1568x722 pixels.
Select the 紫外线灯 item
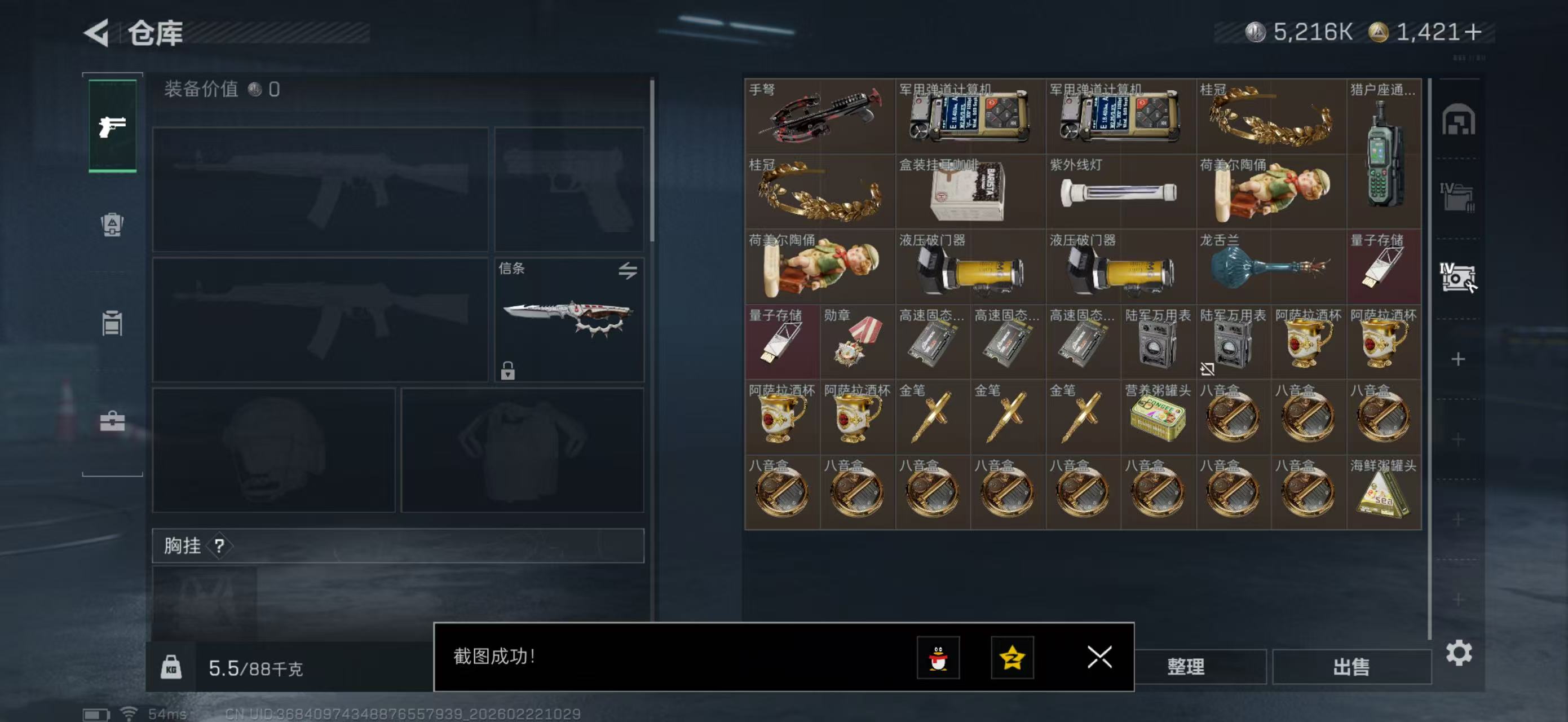pos(1120,192)
